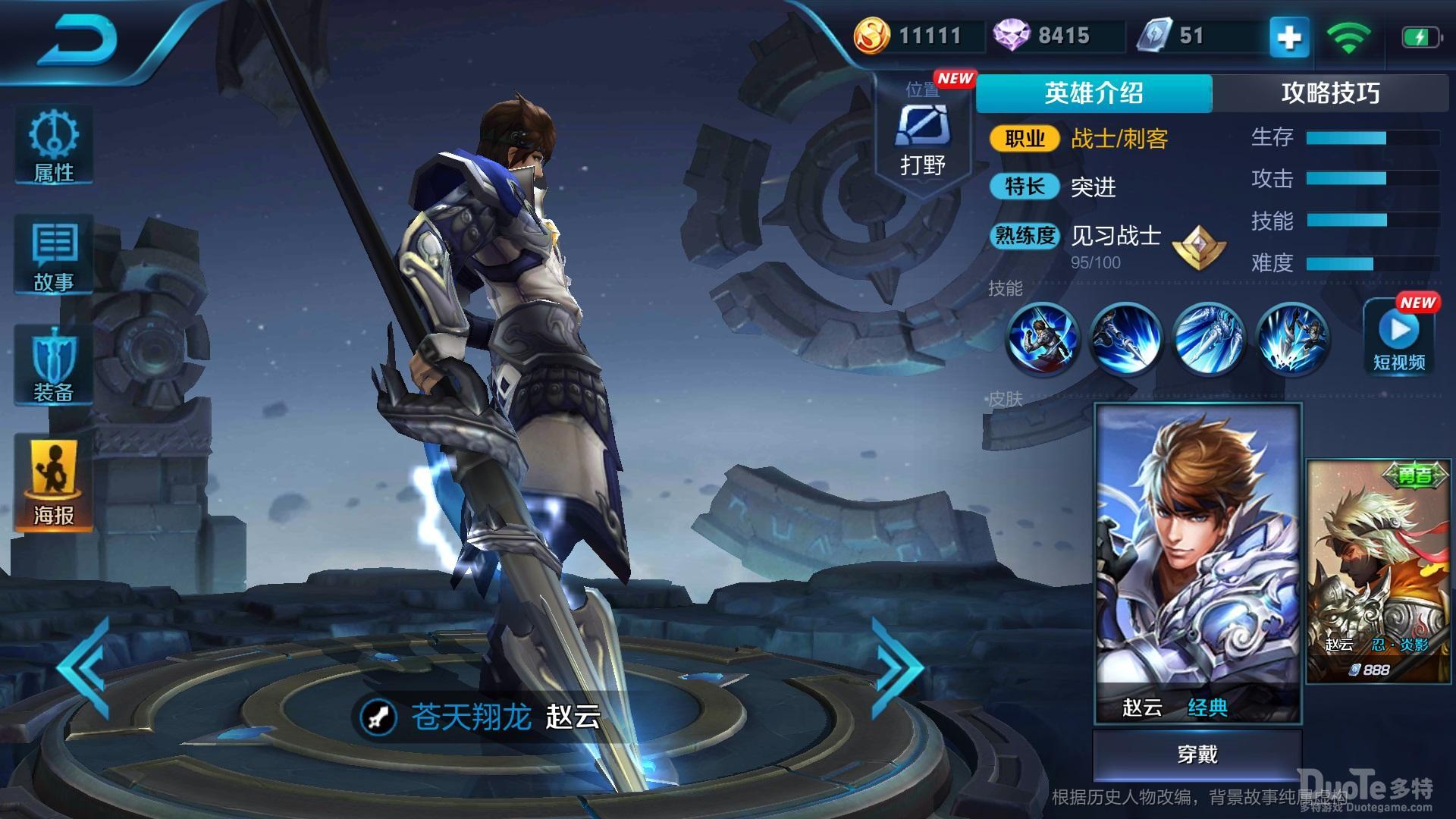Image resolution: width=1456 pixels, height=819 pixels.
Task: Open the 属性 attributes panel
Action: 54,146
